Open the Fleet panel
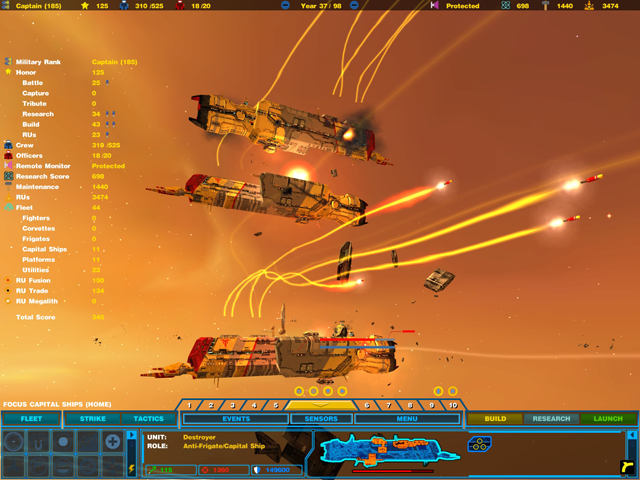 pyautogui.click(x=30, y=419)
